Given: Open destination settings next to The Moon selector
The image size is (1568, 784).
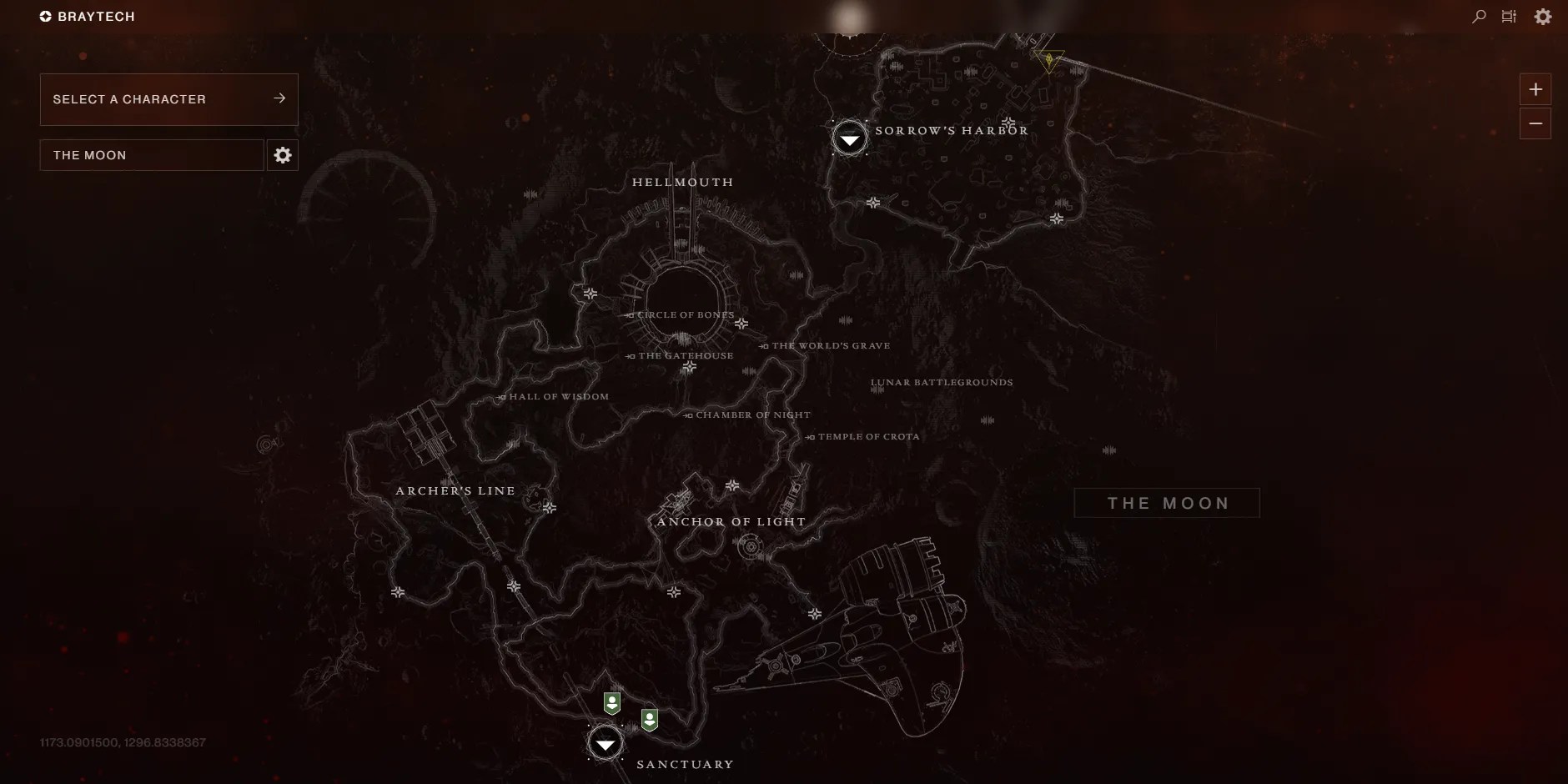Looking at the screenshot, I should click(x=283, y=154).
